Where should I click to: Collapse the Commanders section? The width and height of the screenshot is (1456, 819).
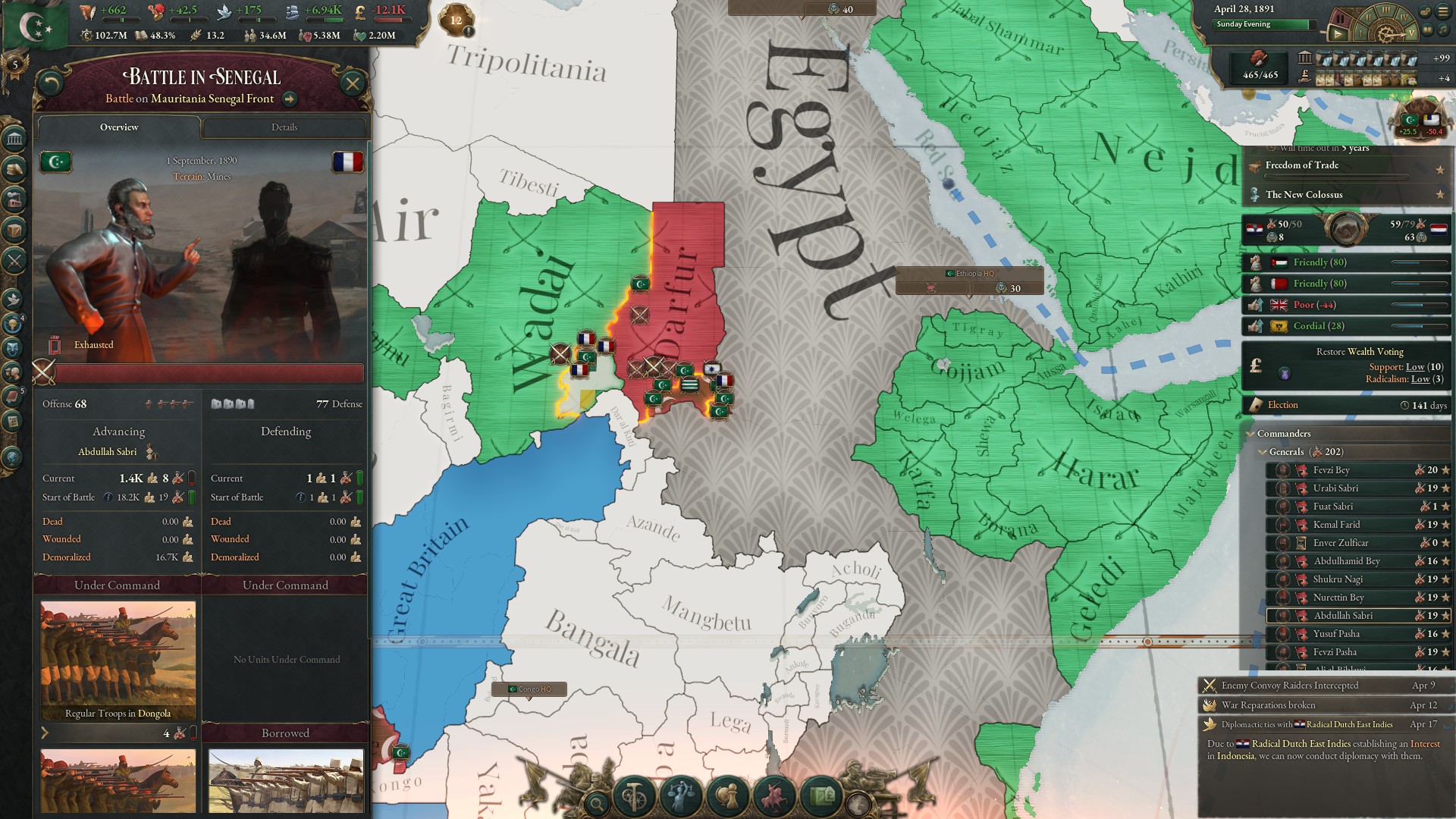click(1249, 434)
